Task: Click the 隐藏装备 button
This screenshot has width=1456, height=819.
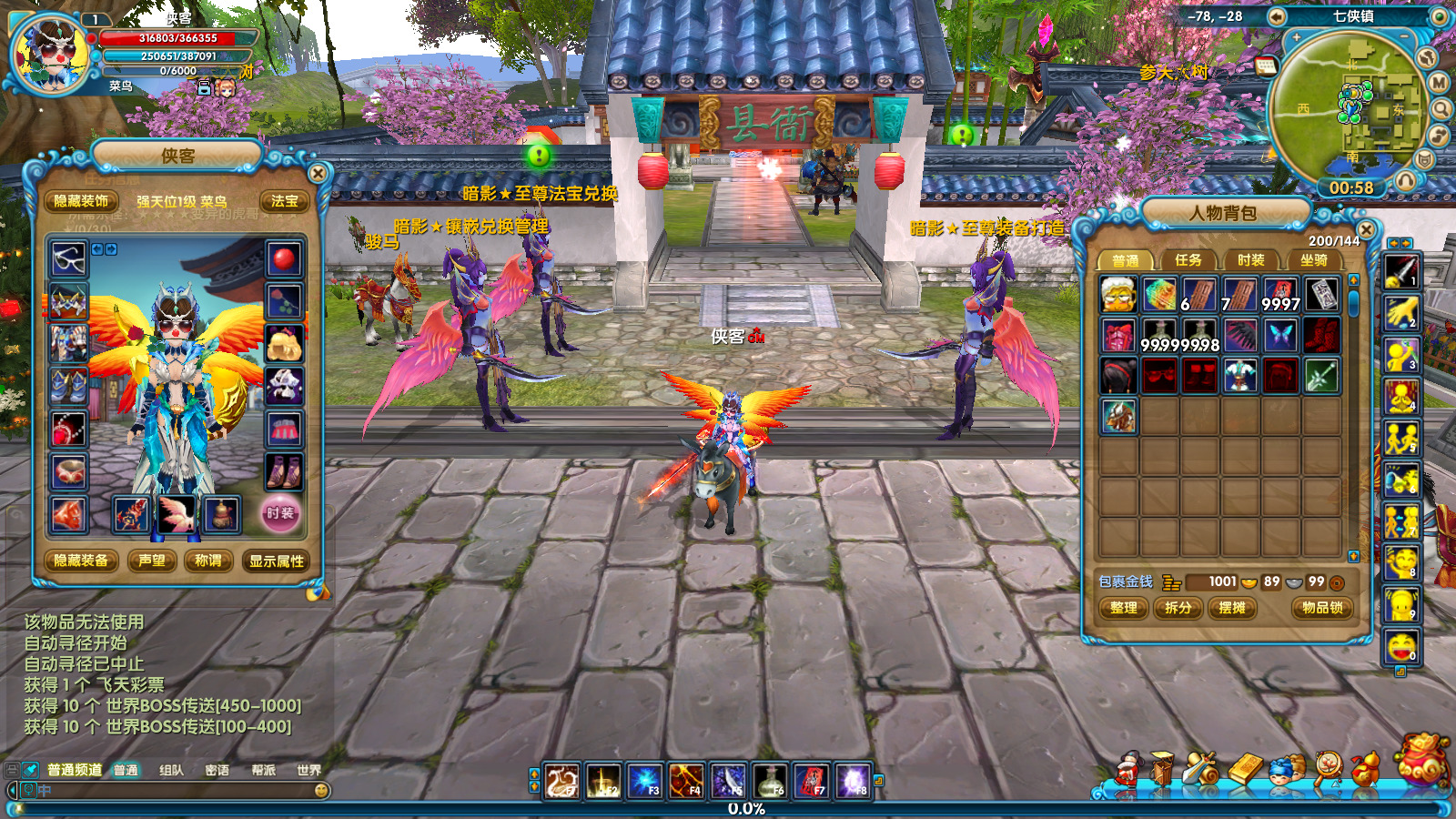Action: tap(81, 561)
